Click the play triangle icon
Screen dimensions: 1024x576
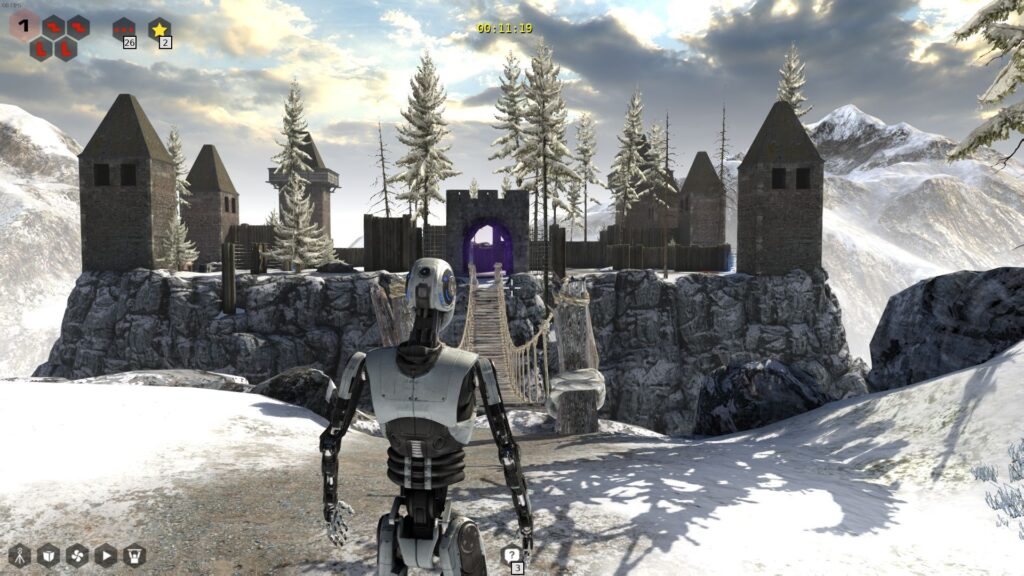point(106,555)
